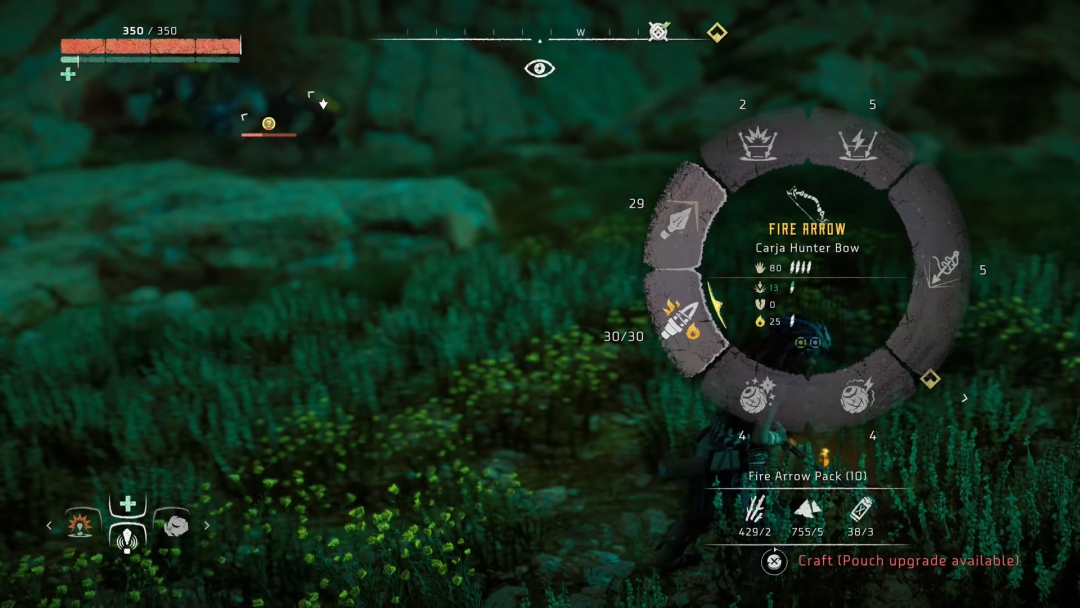Select the shock bomb sling slot
The height and width of the screenshot is (608, 1080).
click(857, 397)
